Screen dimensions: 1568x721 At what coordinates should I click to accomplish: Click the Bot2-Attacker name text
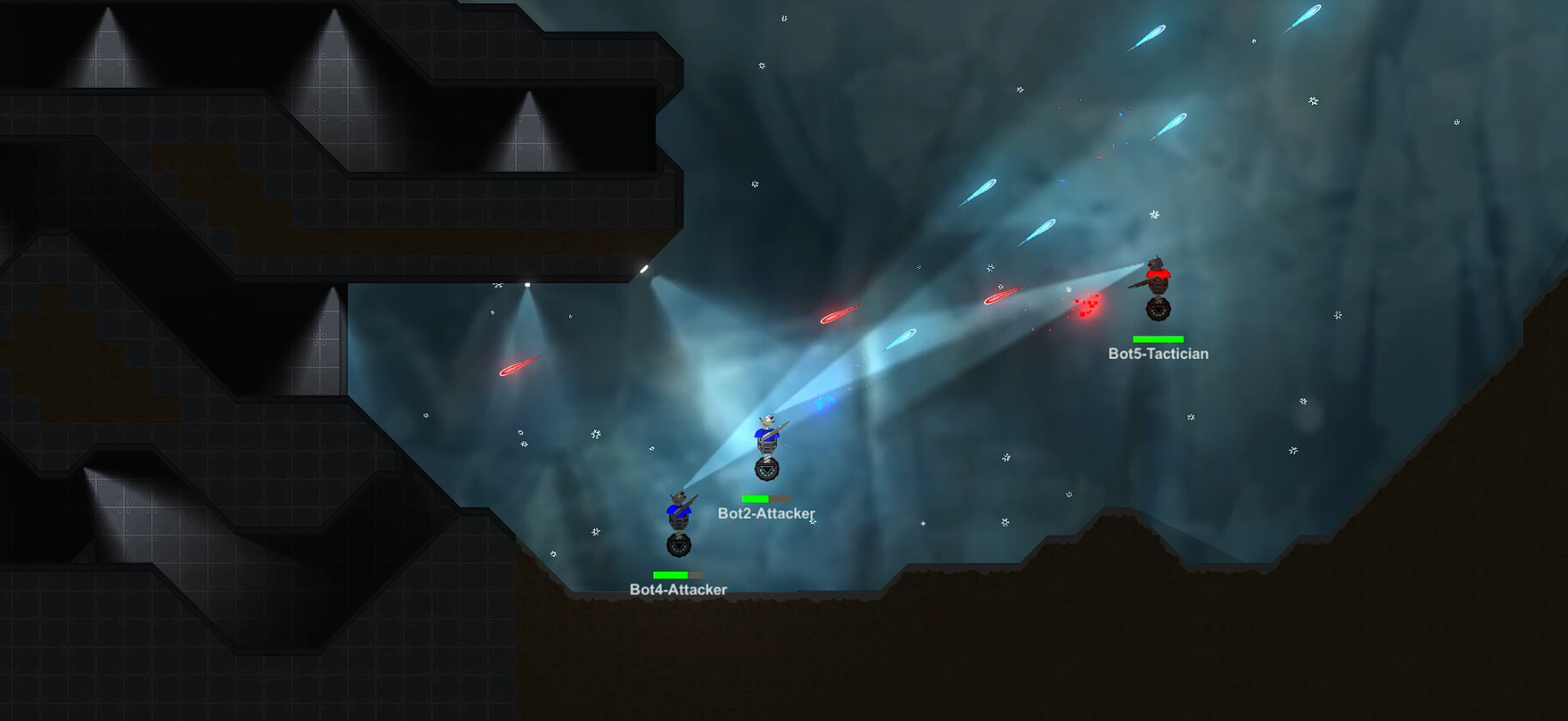(767, 512)
